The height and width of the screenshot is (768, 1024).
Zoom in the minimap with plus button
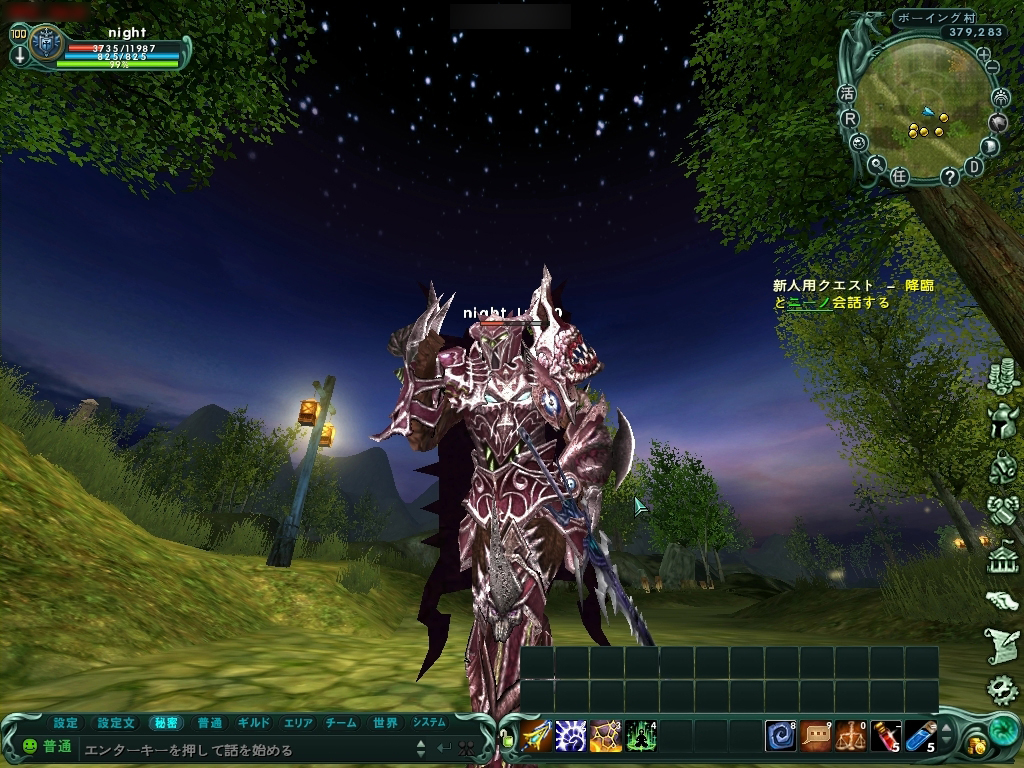[x=983, y=54]
